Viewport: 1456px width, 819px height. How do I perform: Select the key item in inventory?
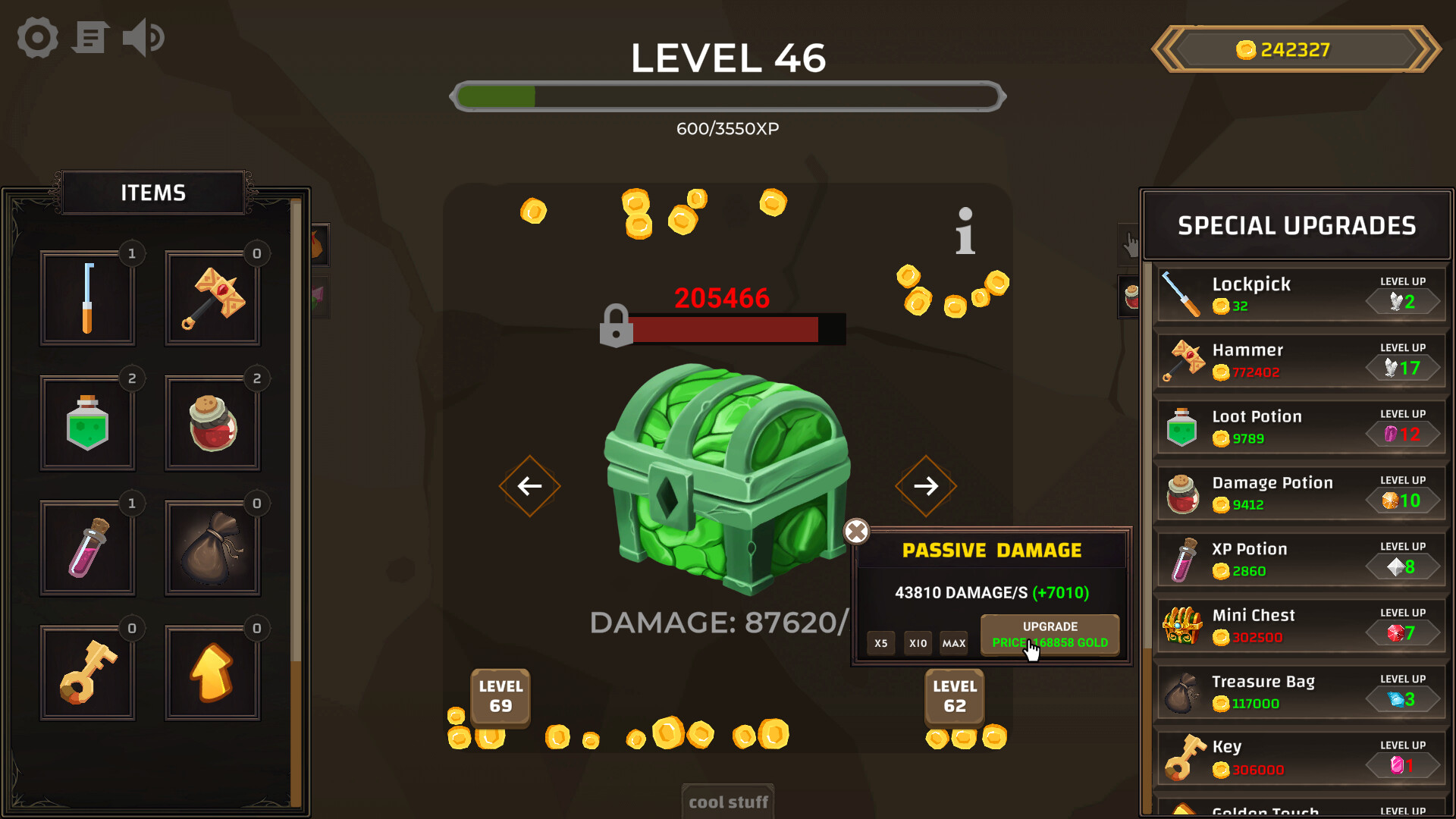point(88,672)
